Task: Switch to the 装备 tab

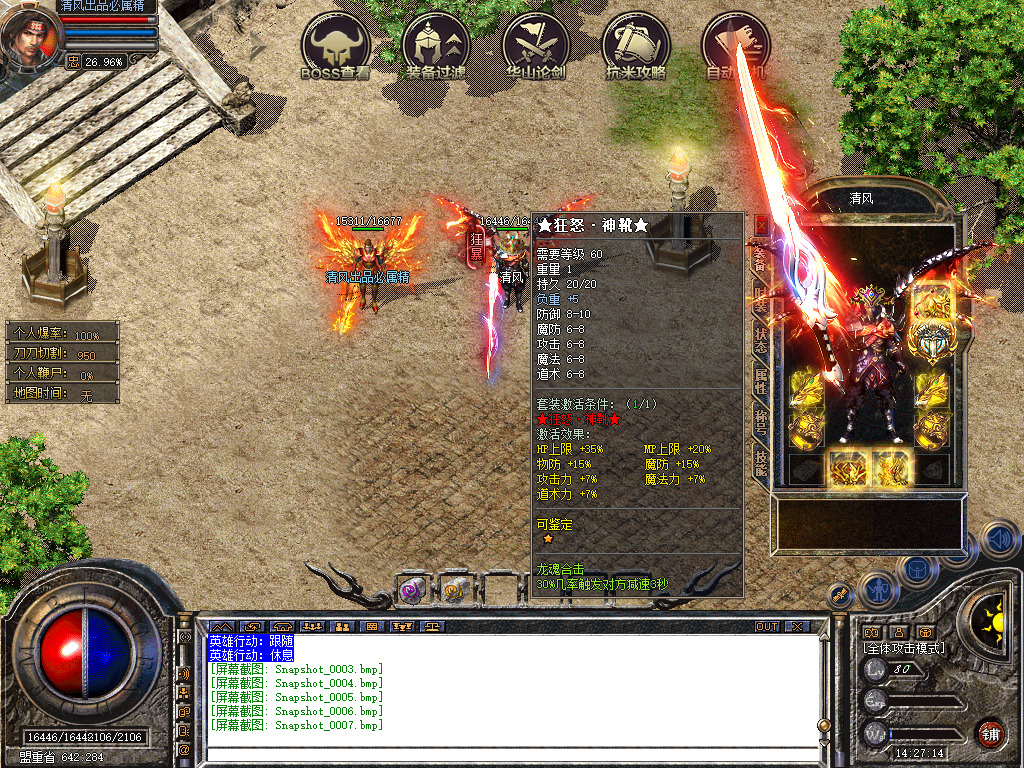Action: [x=761, y=259]
